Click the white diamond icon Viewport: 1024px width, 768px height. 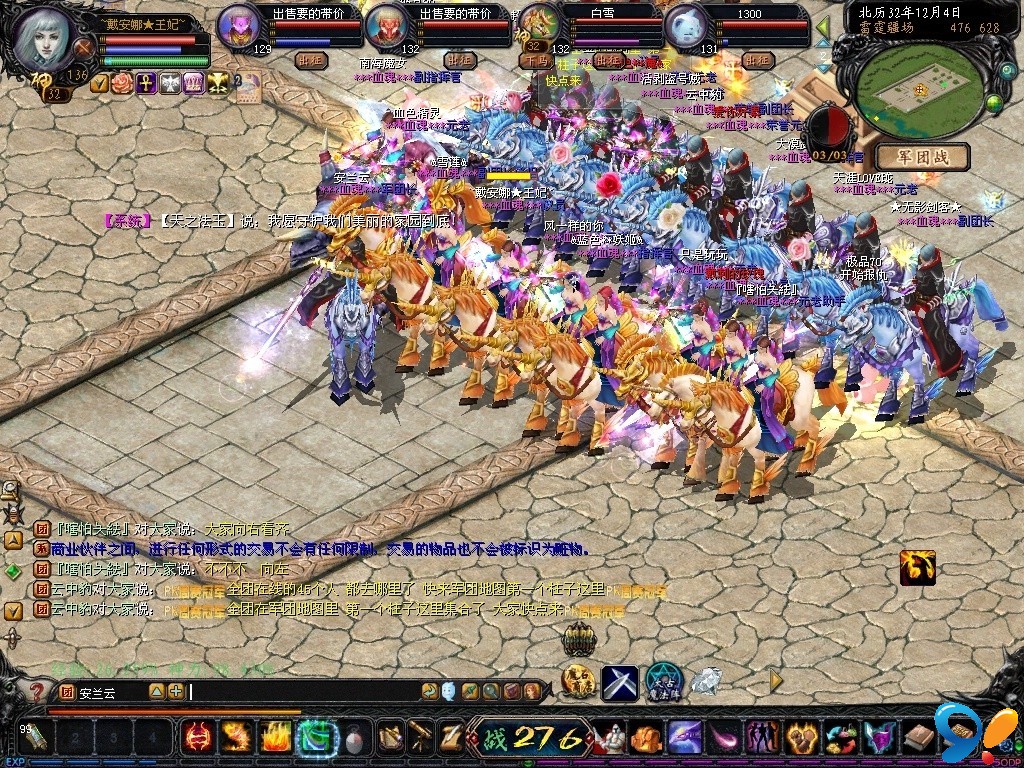click(x=706, y=681)
